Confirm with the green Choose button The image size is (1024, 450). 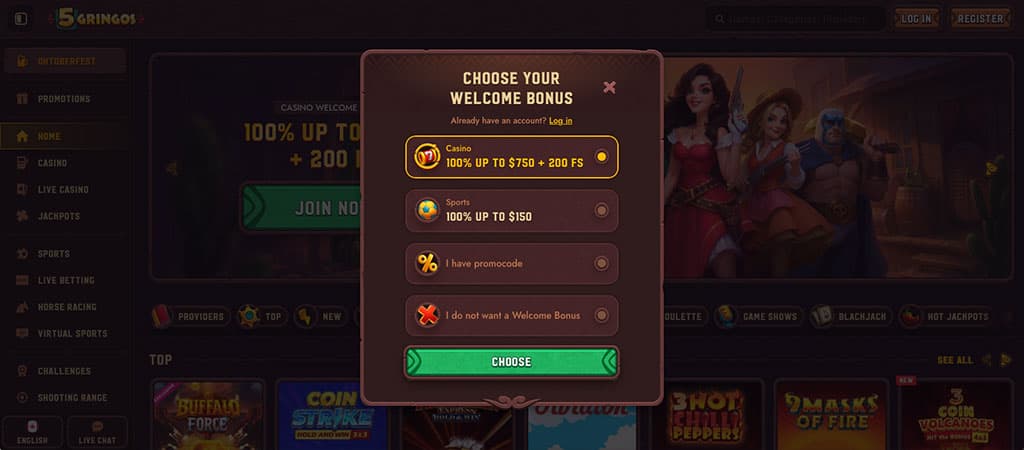coord(511,362)
